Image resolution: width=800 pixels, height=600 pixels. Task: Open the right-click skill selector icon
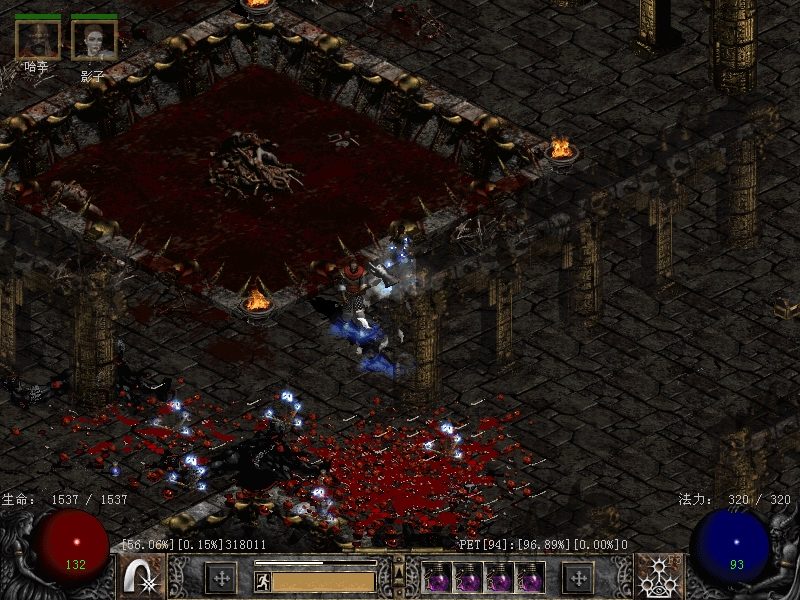pos(659,577)
